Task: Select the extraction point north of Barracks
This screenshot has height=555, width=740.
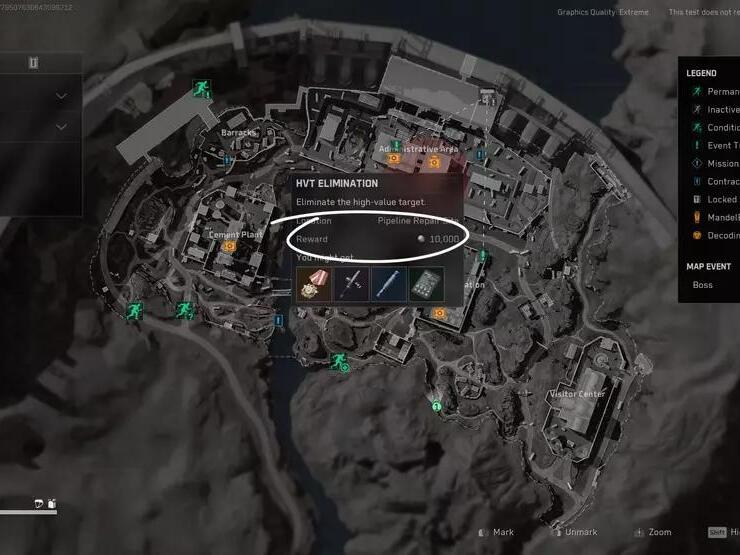Action: point(200,89)
